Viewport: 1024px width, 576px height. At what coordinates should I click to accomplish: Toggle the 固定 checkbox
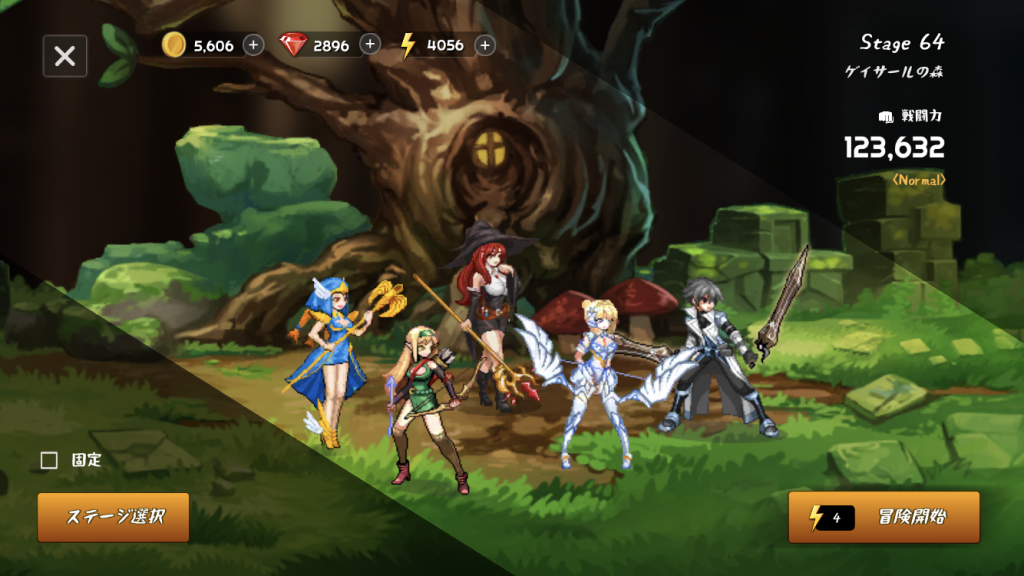click(x=49, y=460)
